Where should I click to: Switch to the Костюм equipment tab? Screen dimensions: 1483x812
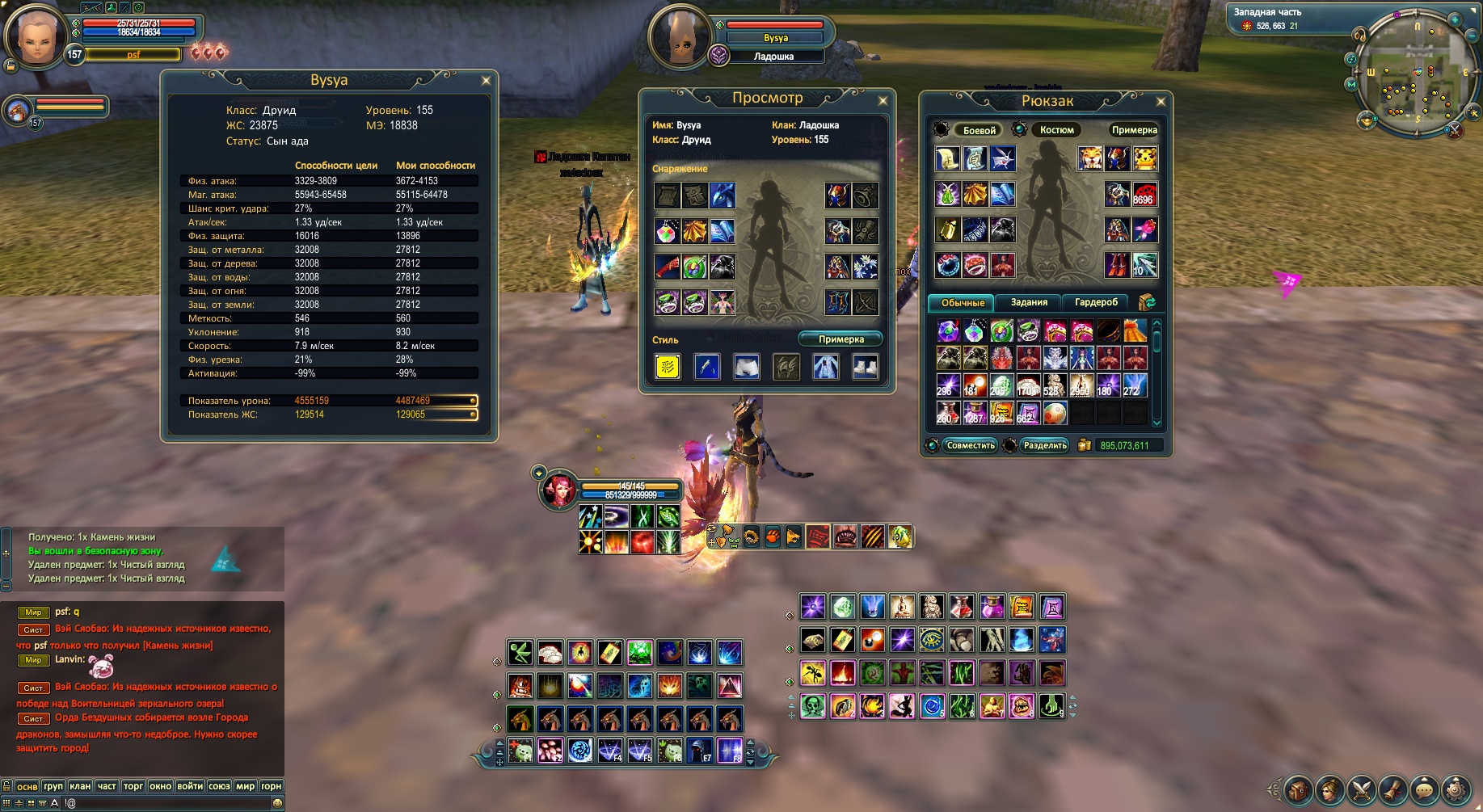click(x=1056, y=130)
